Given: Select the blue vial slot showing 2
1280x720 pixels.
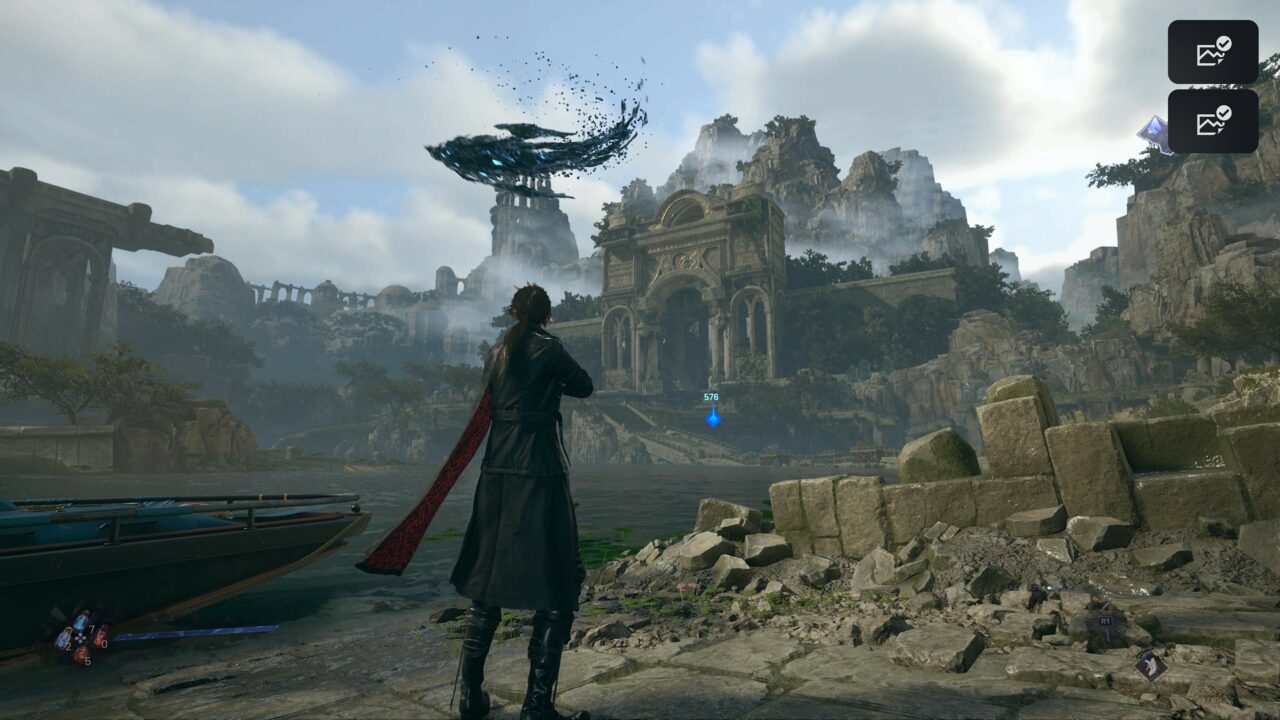Looking at the screenshot, I should [x=63, y=639].
